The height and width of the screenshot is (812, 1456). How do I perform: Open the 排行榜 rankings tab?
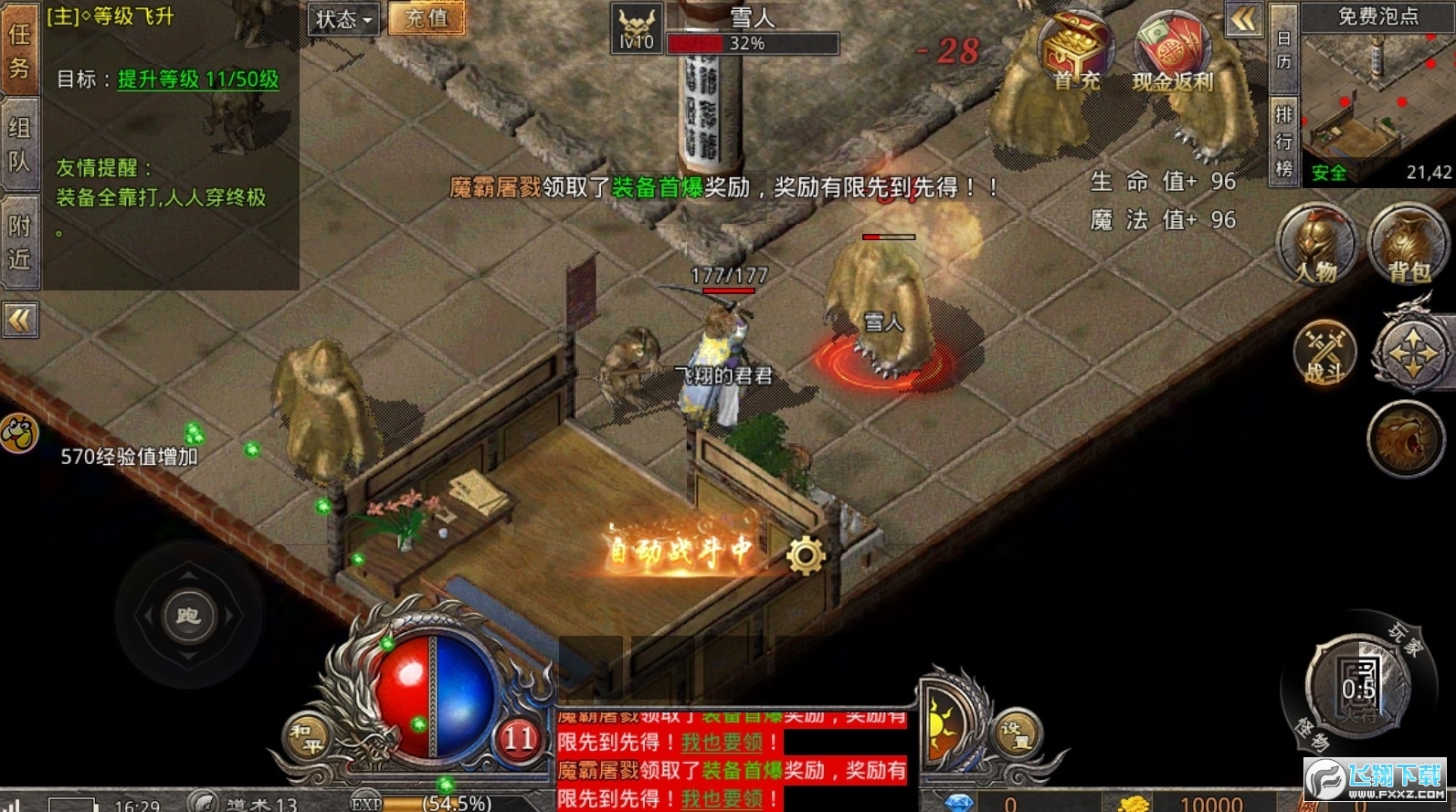click(x=1282, y=137)
